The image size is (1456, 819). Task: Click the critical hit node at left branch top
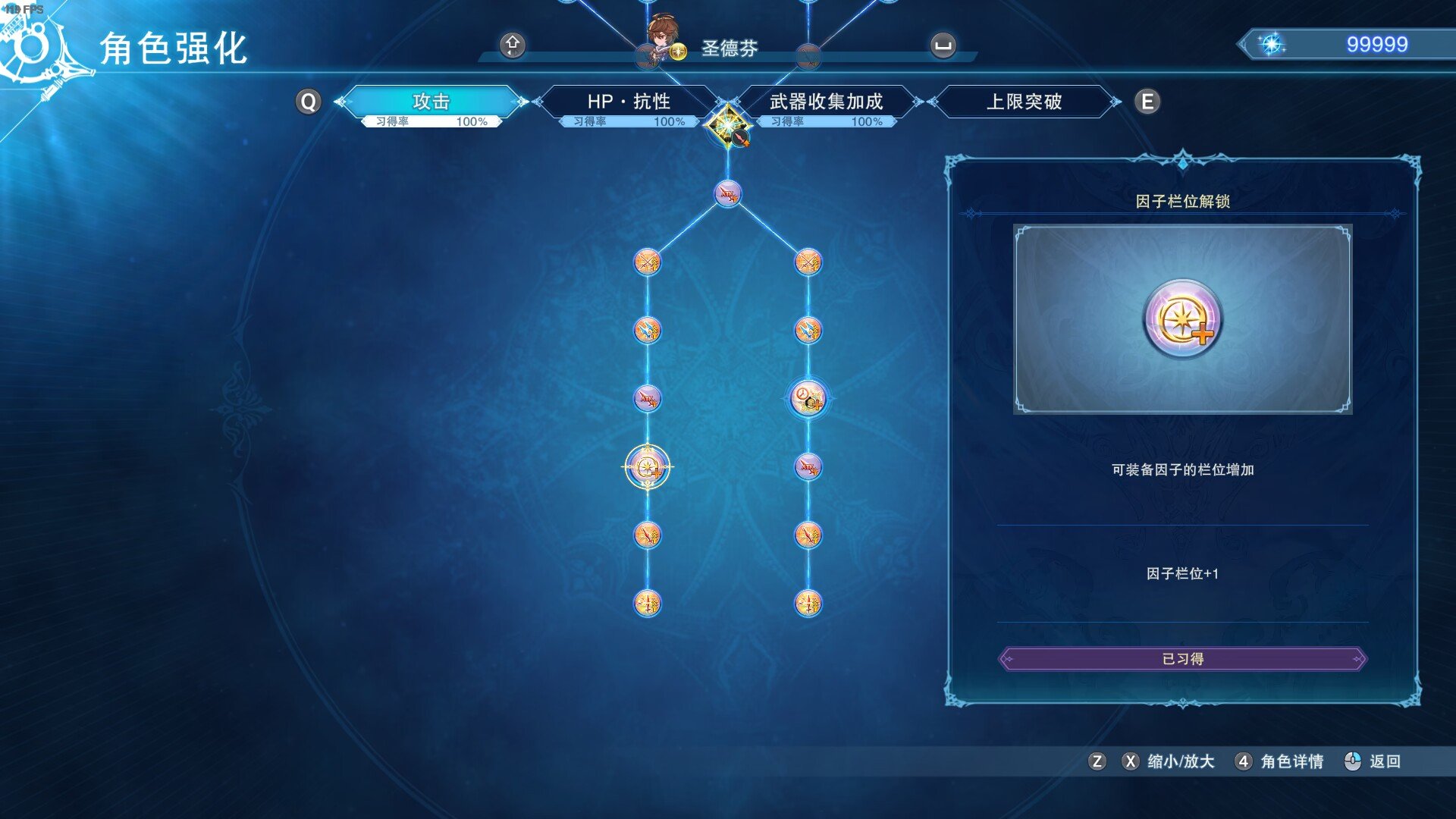(x=646, y=262)
